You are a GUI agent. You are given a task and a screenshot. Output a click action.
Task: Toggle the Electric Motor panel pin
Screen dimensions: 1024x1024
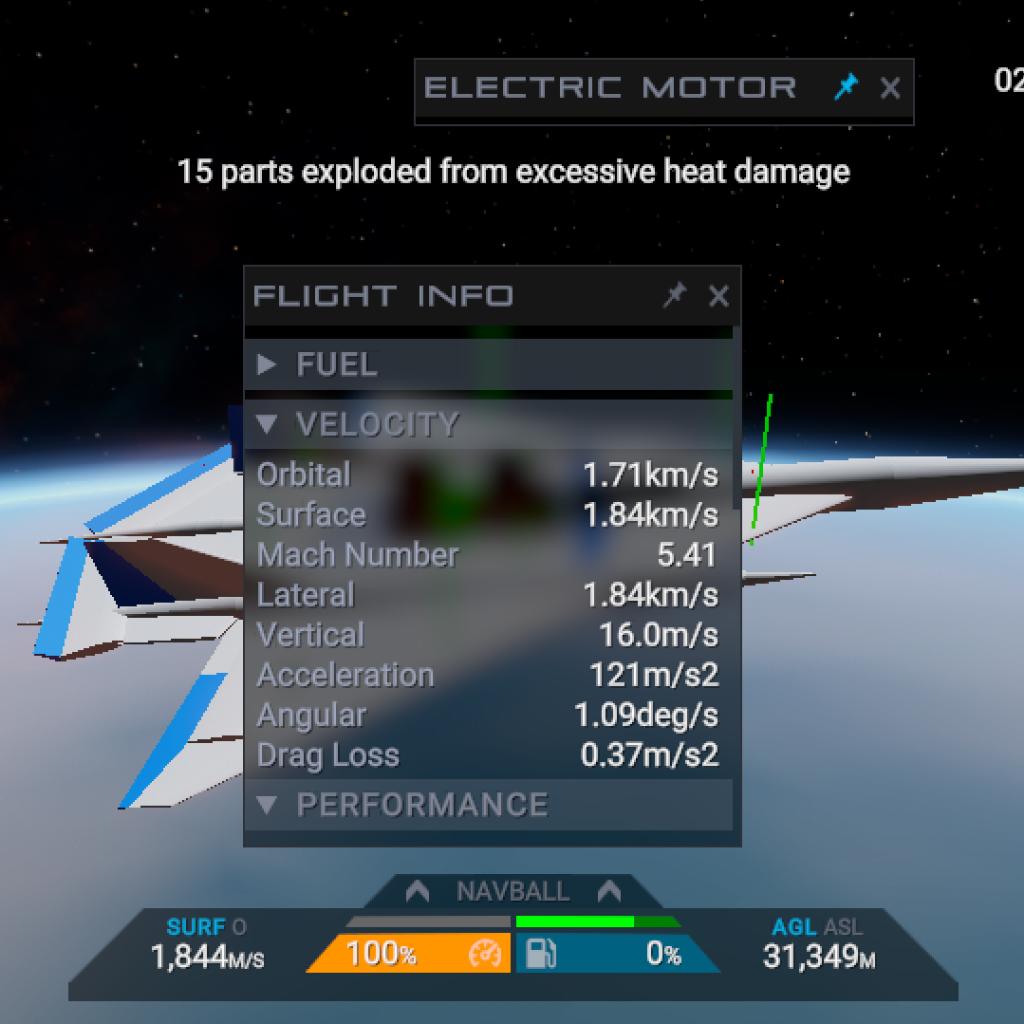click(846, 88)
